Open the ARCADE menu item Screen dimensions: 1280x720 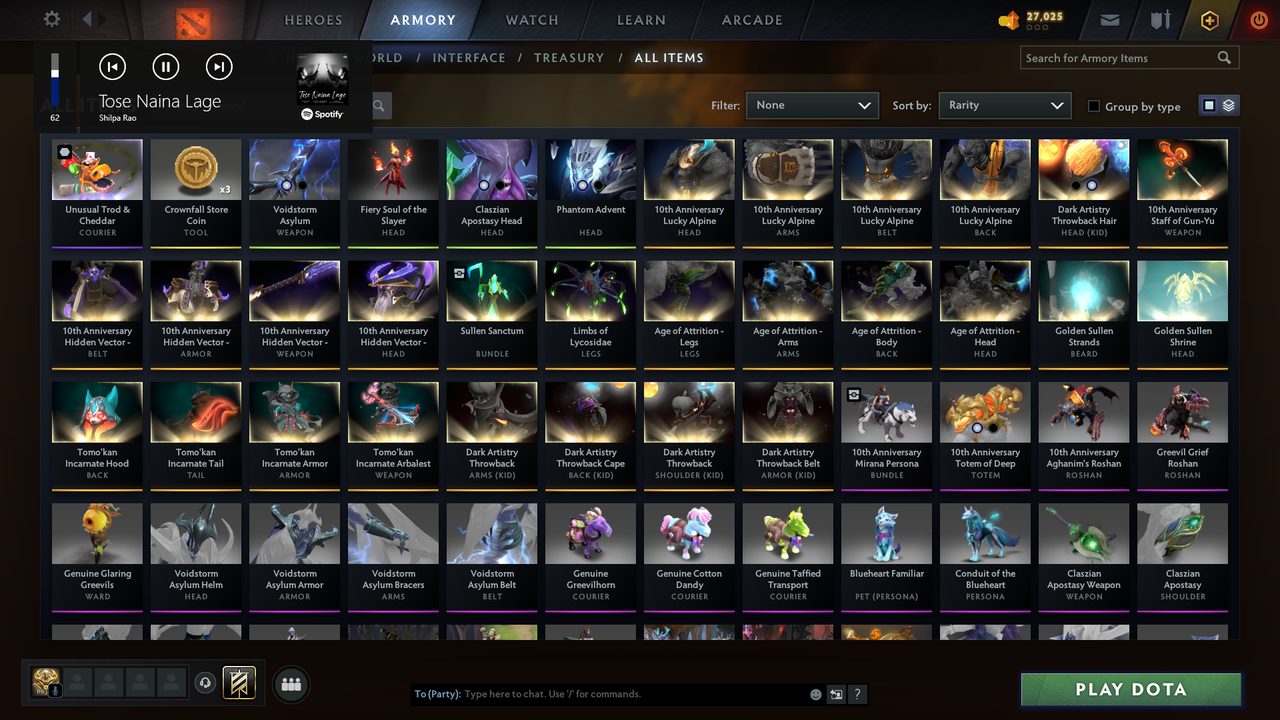pos(752,19)
